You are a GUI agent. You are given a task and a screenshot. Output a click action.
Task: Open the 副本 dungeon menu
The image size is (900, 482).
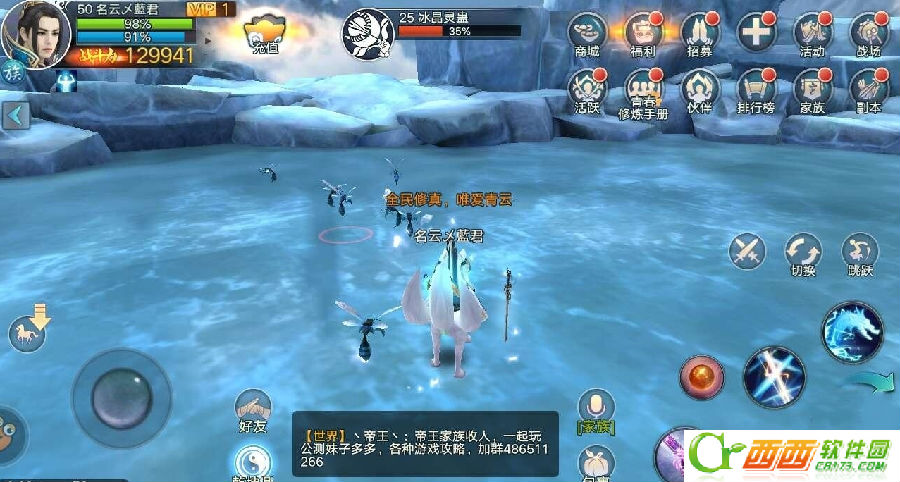point(869,90)
